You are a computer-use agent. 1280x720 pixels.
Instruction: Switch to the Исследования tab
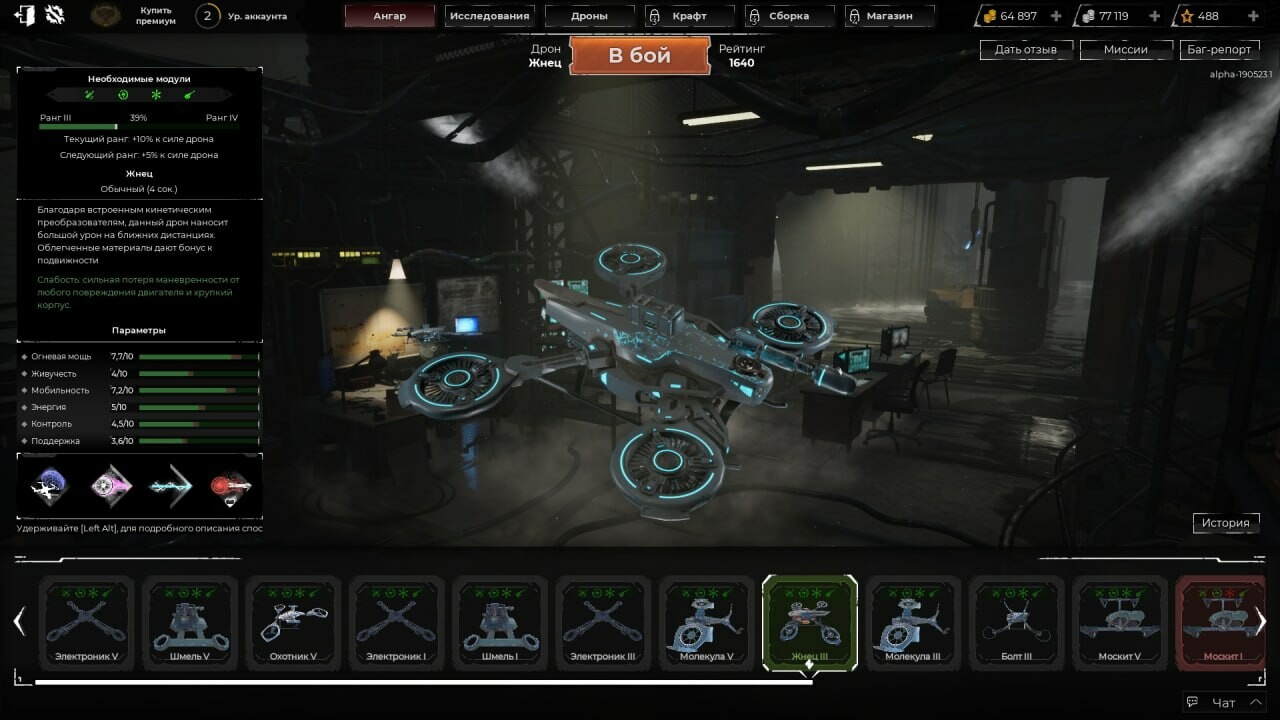(490, 15)
